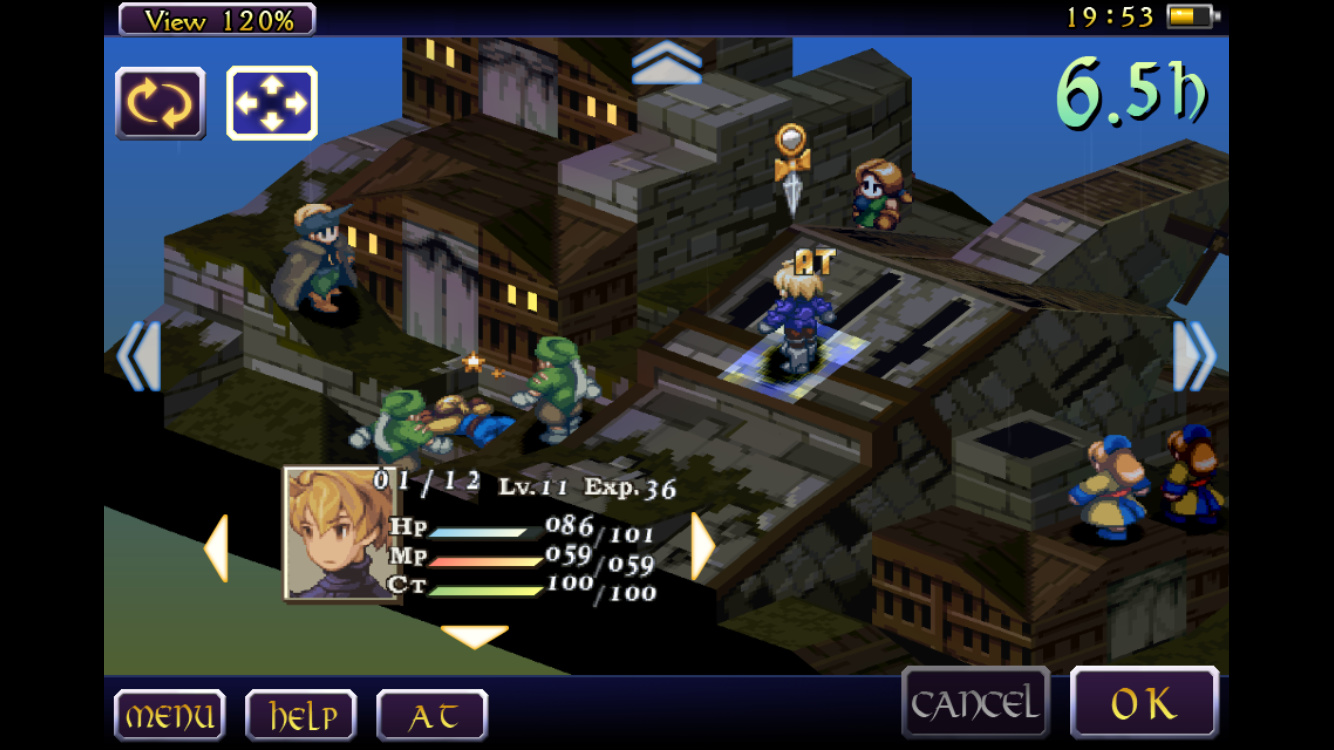Viewport: 1334px width, 750px height.
Task: Toggle the four-way arrows move-camera button
Action: [272, 103]
